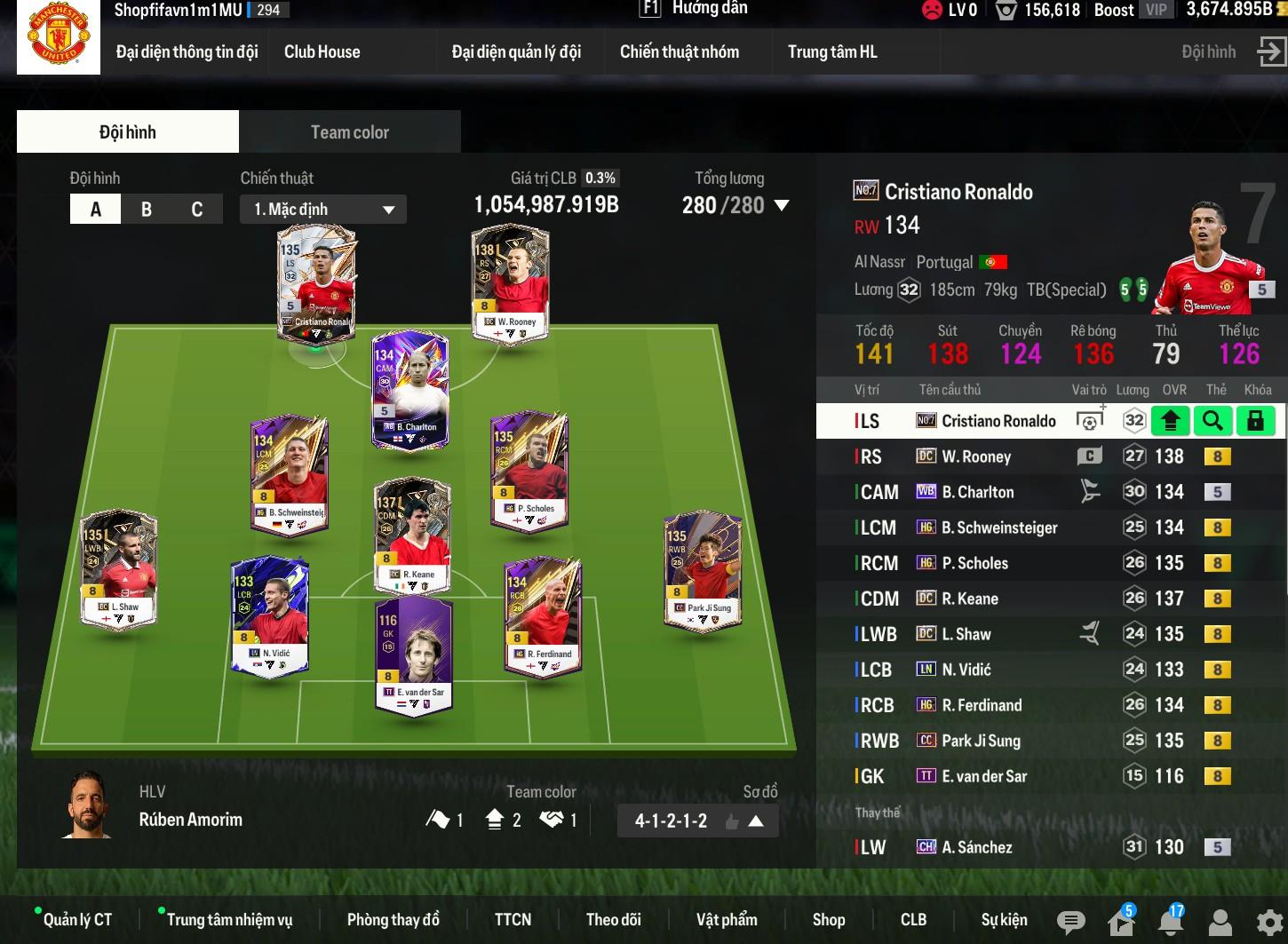This screenshot has height=944, width=1288.
Task: Choose E. van der Sar goalkeeper card
Action: (x=414, y=654)
